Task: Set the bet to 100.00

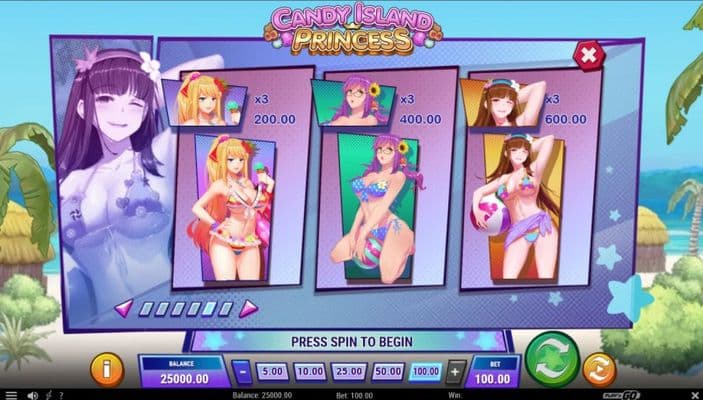Action: (425, 372)
